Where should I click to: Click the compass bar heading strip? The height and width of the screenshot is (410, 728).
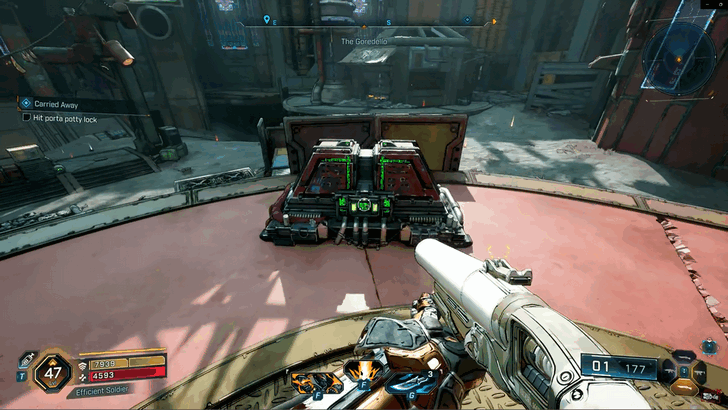tap(367, 21)
